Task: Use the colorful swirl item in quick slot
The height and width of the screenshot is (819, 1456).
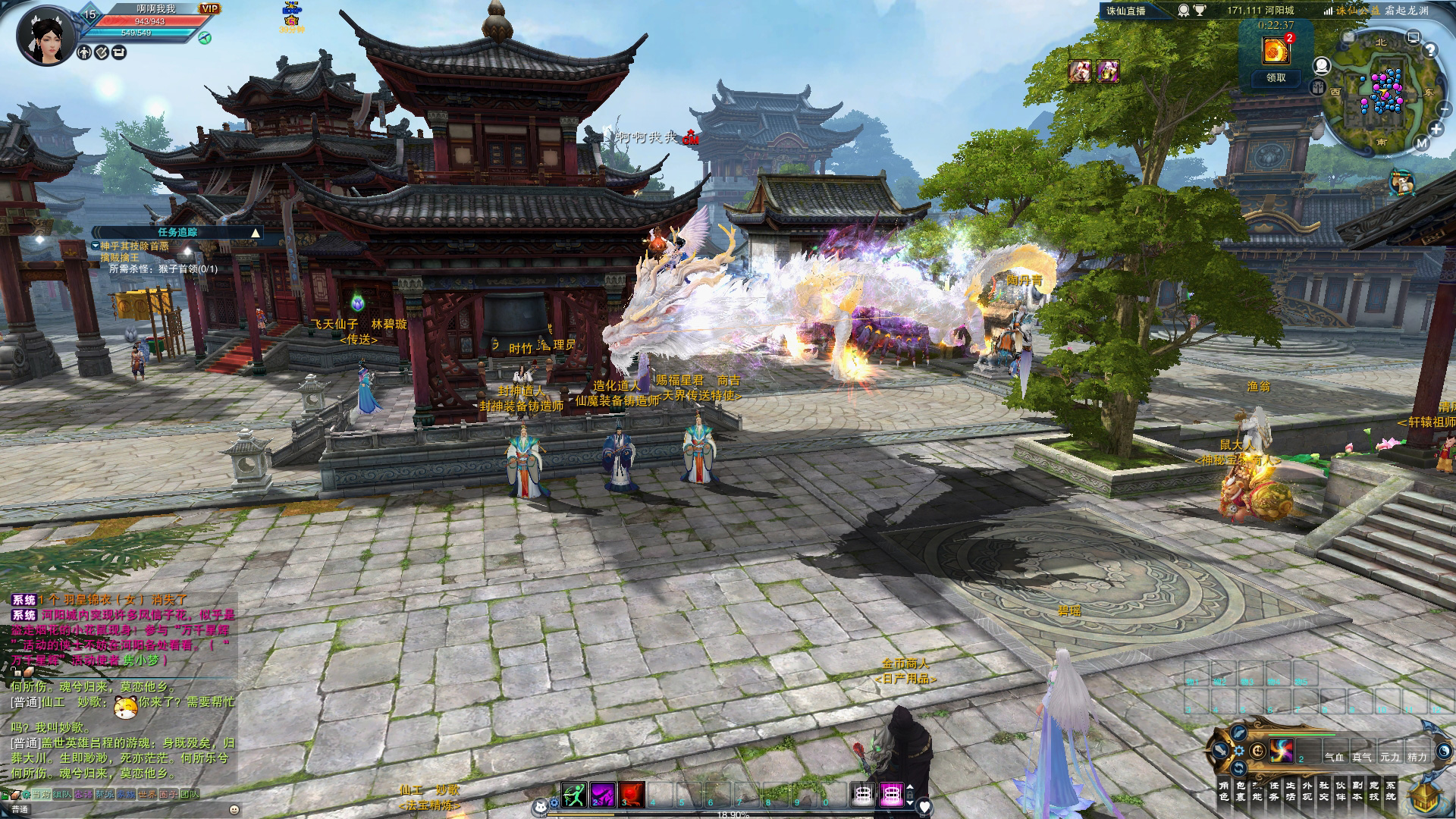Action: click(1282, 751)
